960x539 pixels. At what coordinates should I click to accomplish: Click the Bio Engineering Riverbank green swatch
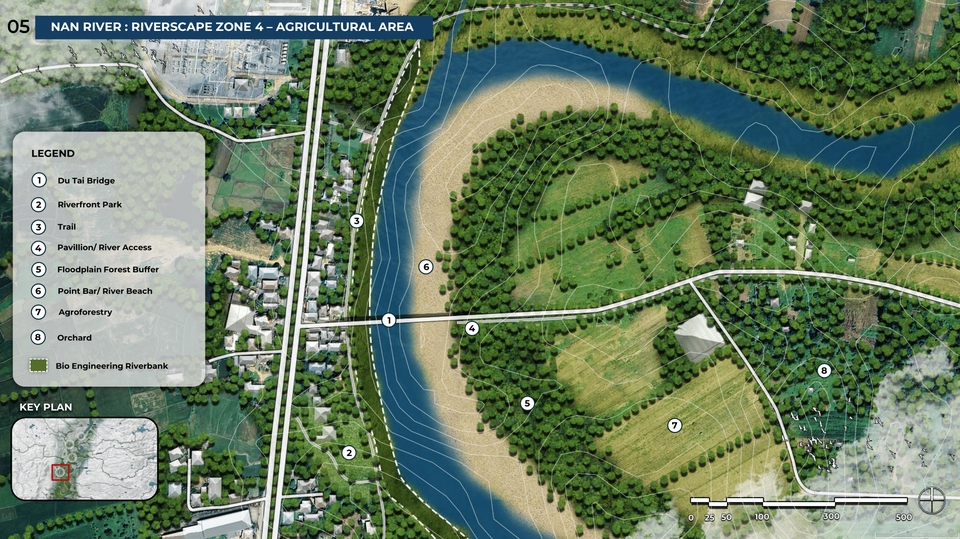point(39,366)
